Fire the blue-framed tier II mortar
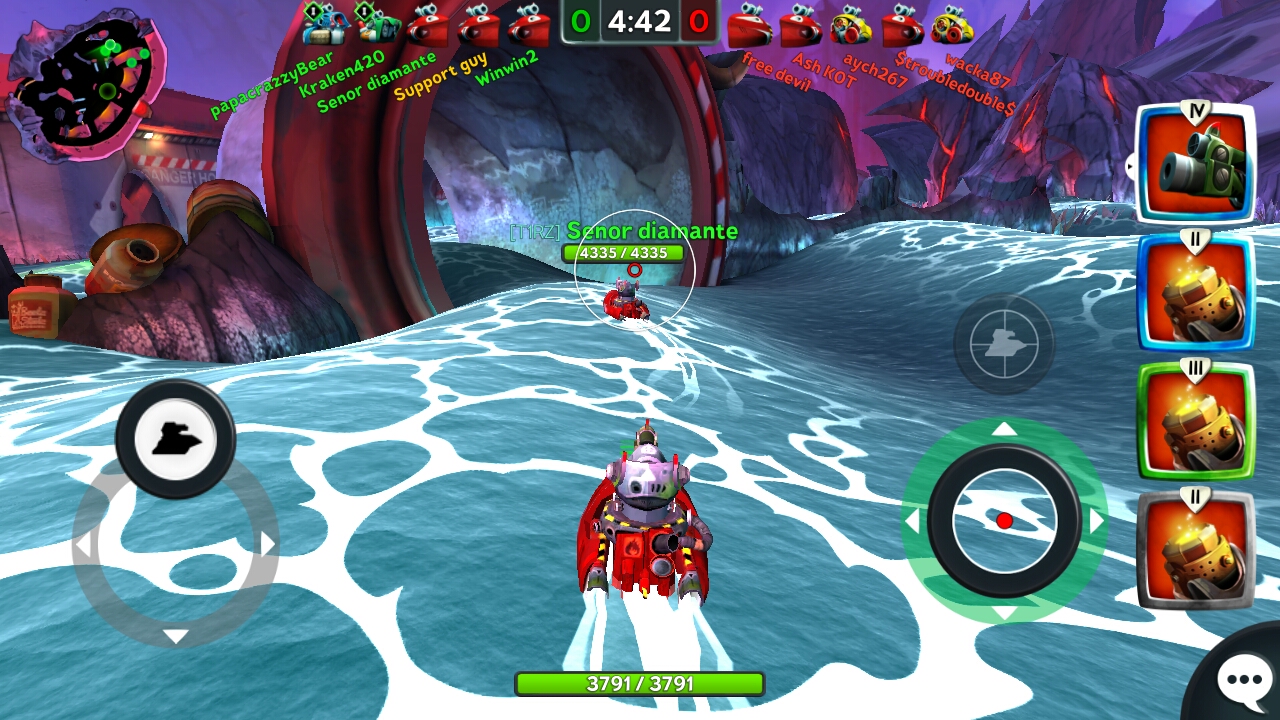The width and height of the screenshot is (1280, 720). coord(1195,292)
